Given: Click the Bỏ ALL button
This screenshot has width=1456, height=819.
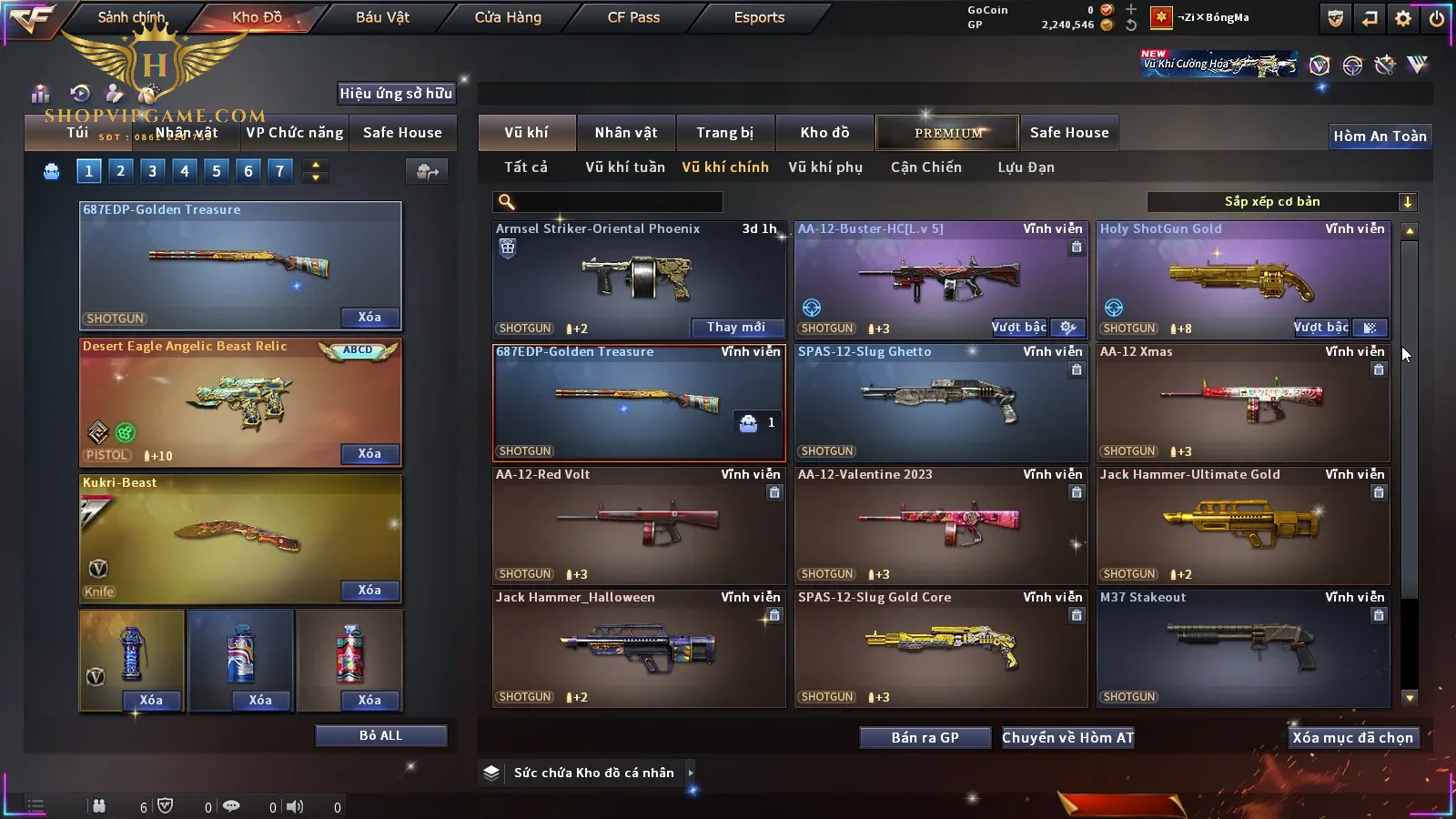Looking at the screenshot, I should (x=380, y=735).
